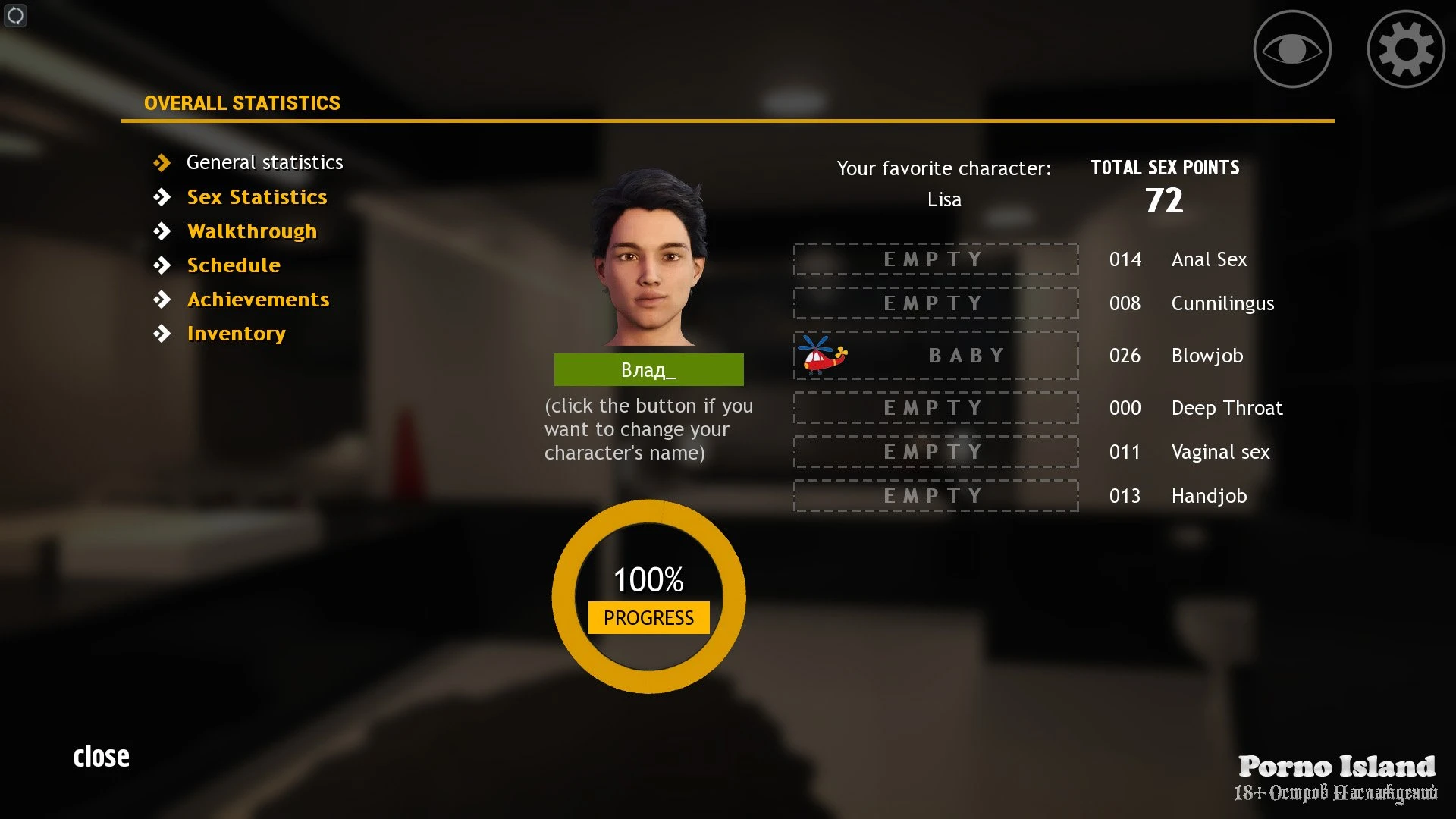
Task: Select the BABY slot with toy helicopter
Action: [936, 356]
